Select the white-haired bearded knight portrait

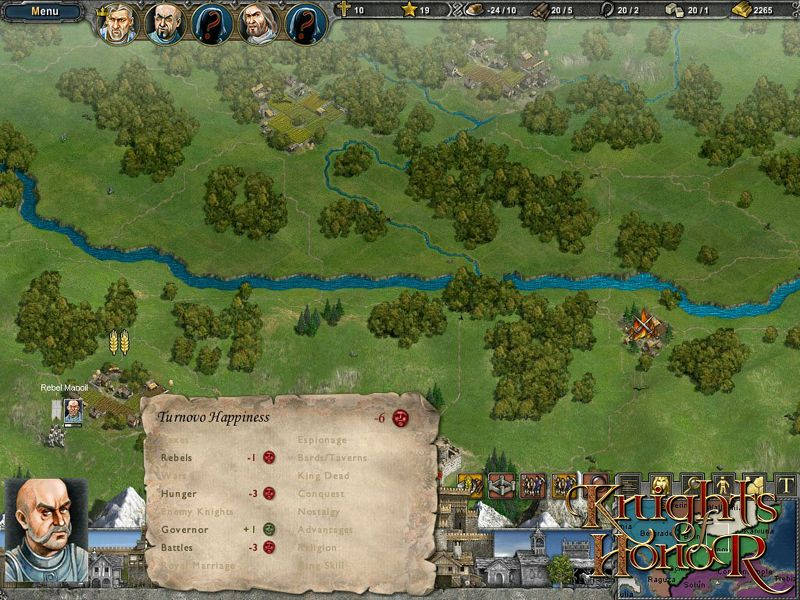(259, 22)
